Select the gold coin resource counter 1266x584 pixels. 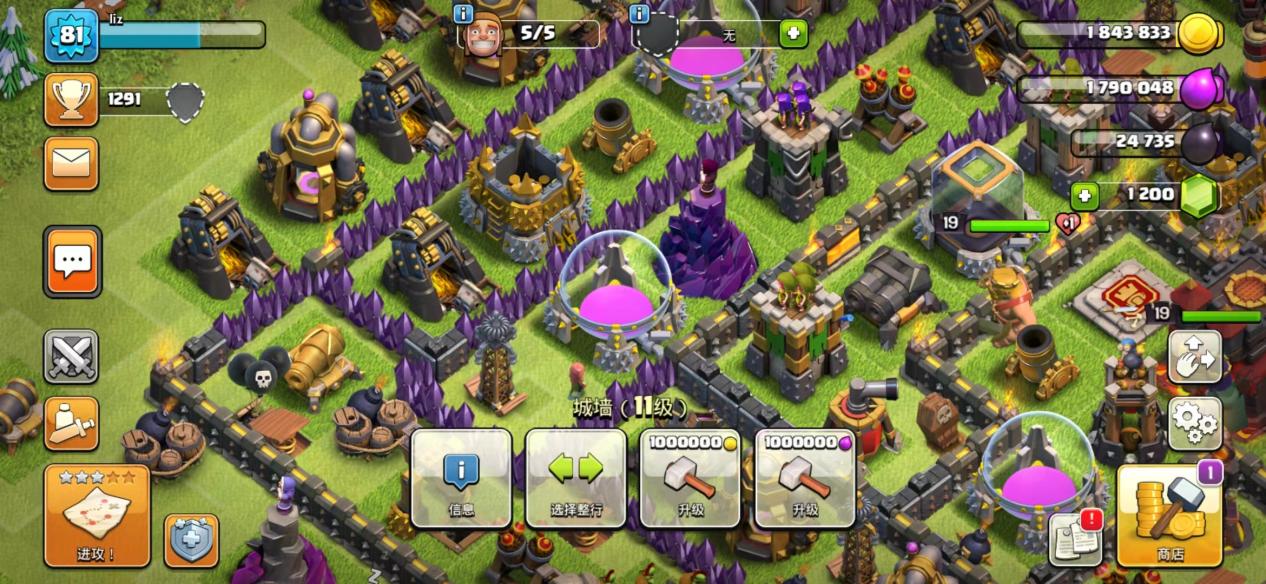pos(1120,33)
